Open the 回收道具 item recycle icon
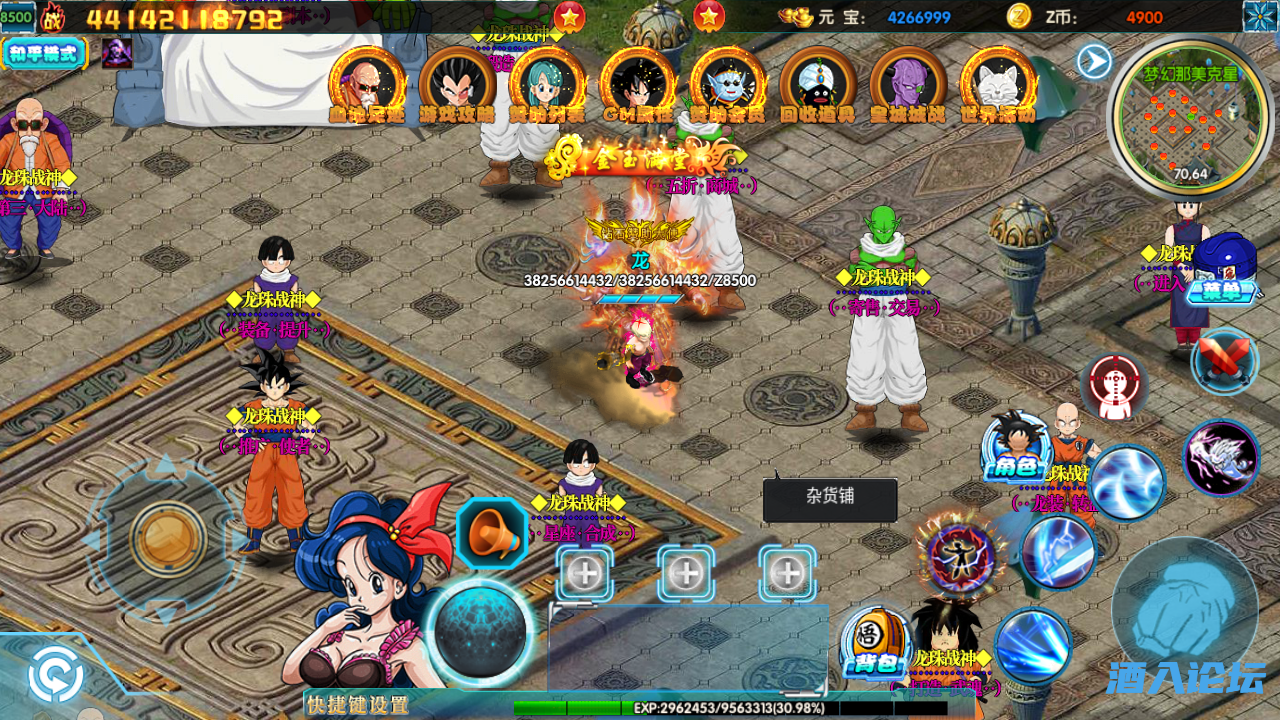 point(818,85)
